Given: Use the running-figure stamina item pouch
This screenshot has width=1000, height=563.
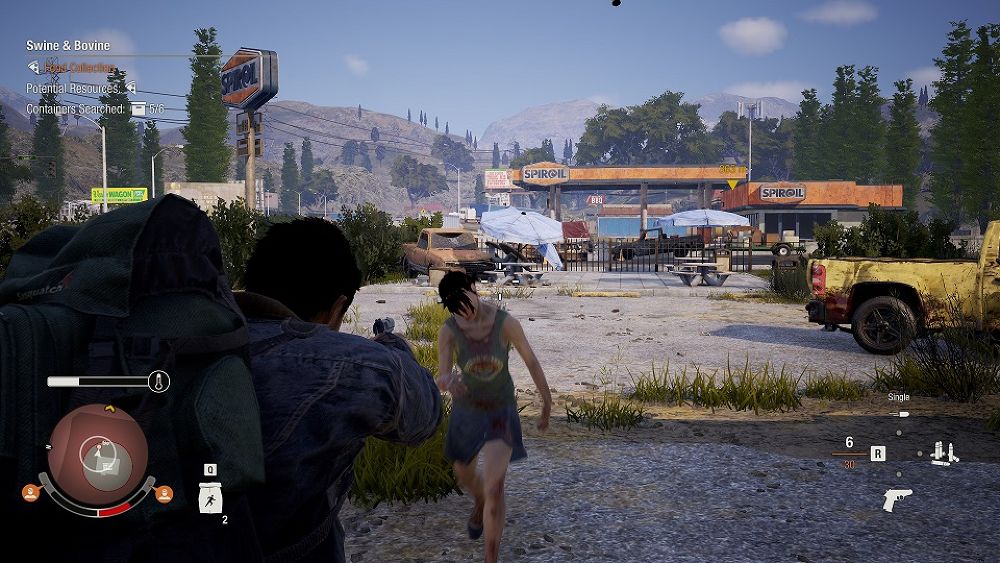Looking at the screenshot, I should point(211,497).
